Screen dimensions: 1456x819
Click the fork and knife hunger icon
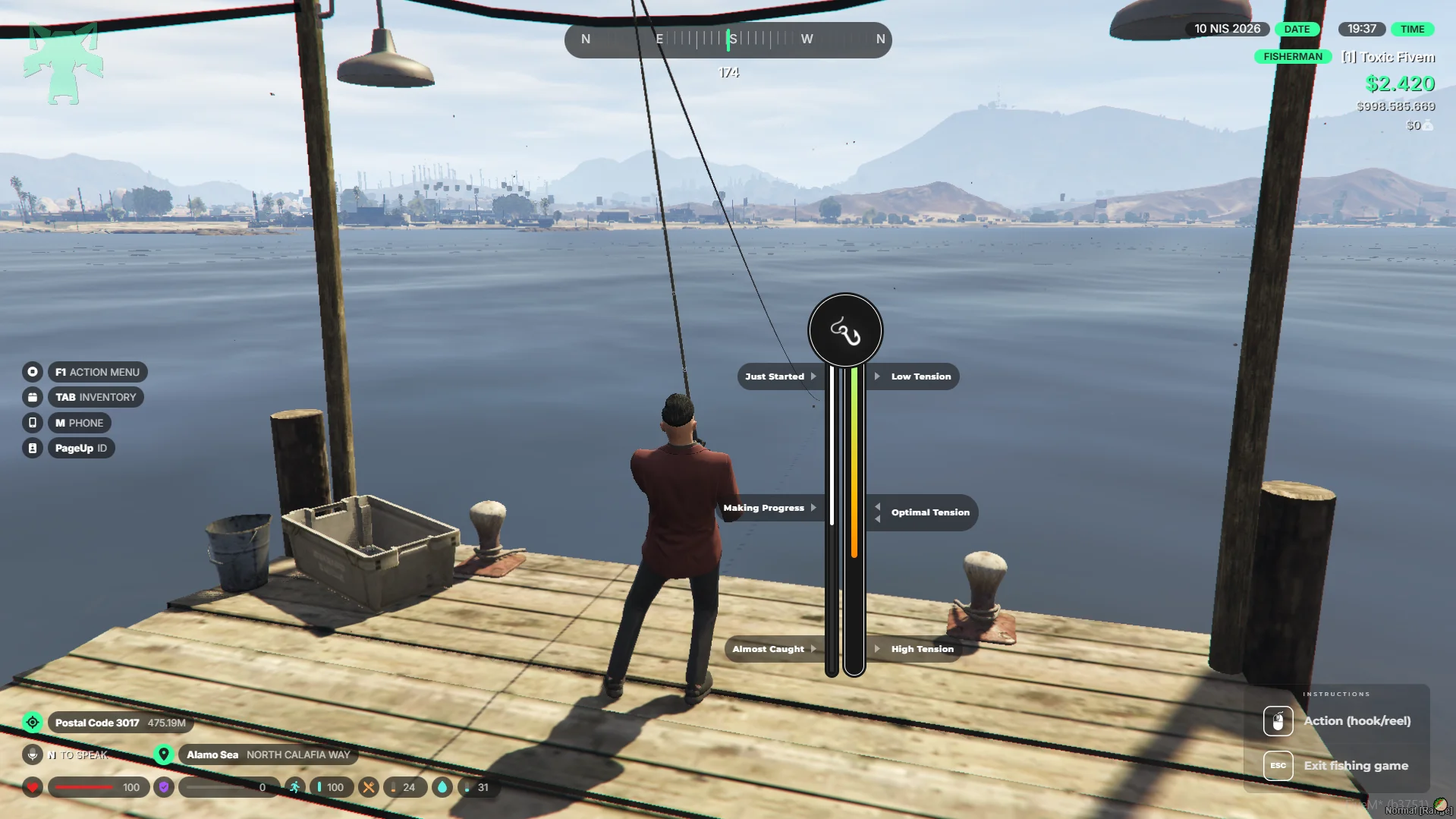pyautogui.click(x=369, y=787)
